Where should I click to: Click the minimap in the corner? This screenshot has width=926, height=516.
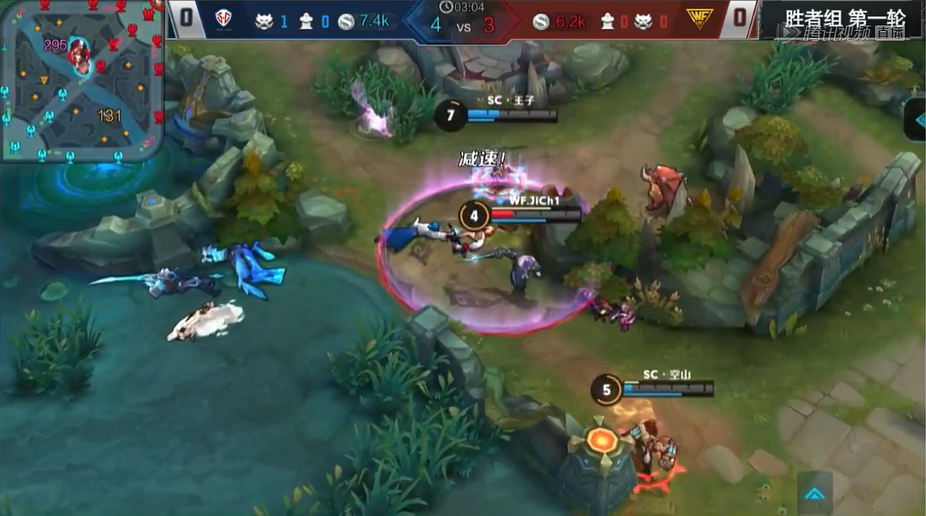[x=82, y=79]
